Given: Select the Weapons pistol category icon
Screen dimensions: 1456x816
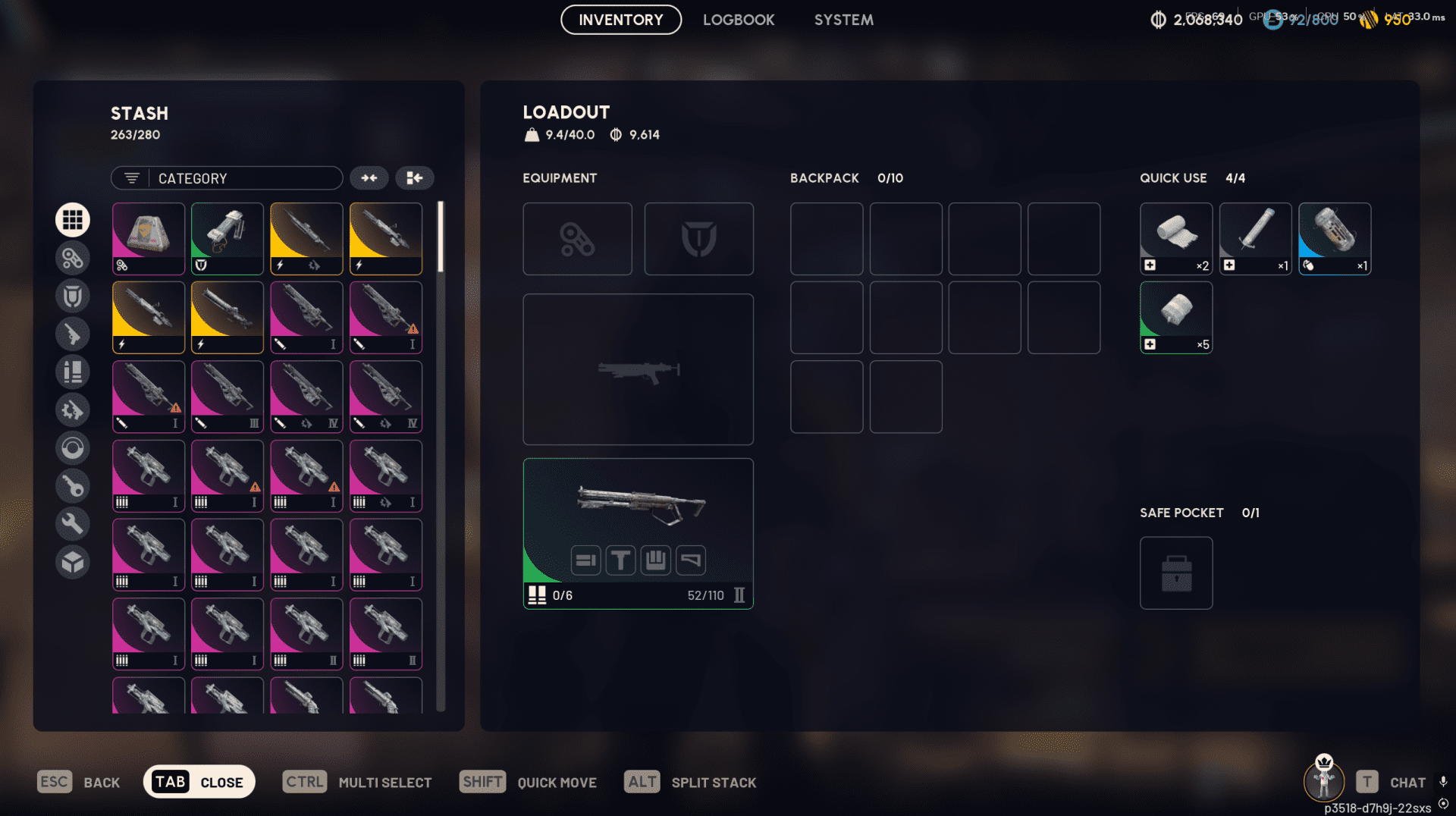Looking at the screenshot, I should click(x=73, y=334).
